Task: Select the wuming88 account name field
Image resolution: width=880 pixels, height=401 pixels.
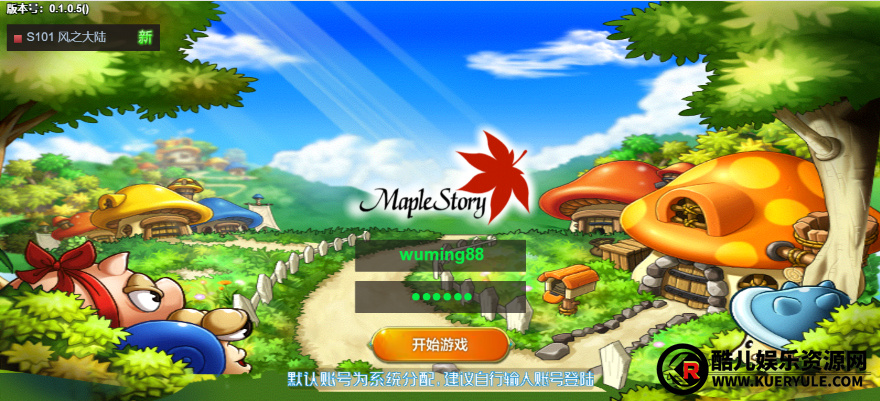Action: pyautogui.click(x=441, y=255)
